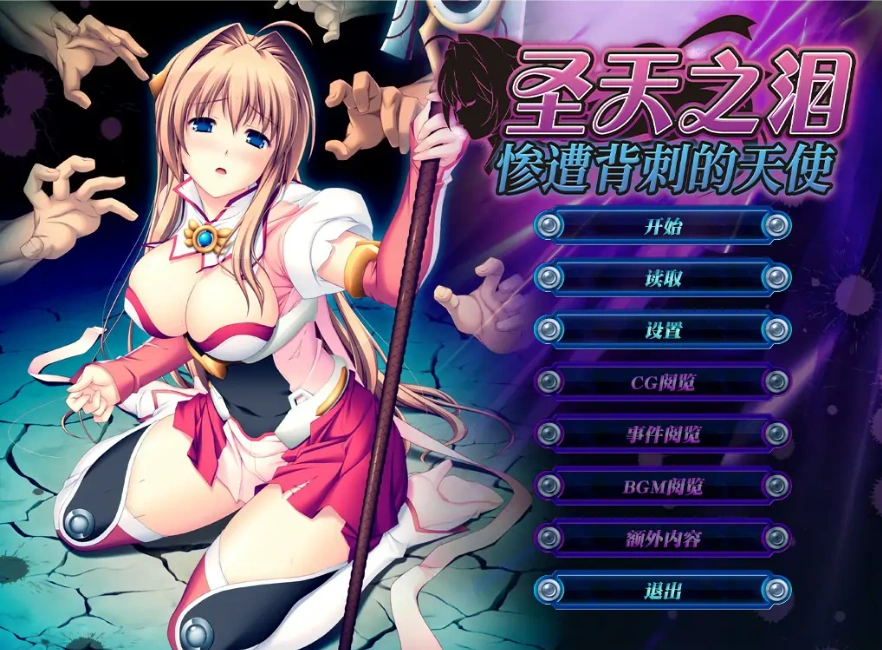Choose the BGM阅览 music viewer
Image resolution: width=882 pixels, height=650 pixels.
662,486
